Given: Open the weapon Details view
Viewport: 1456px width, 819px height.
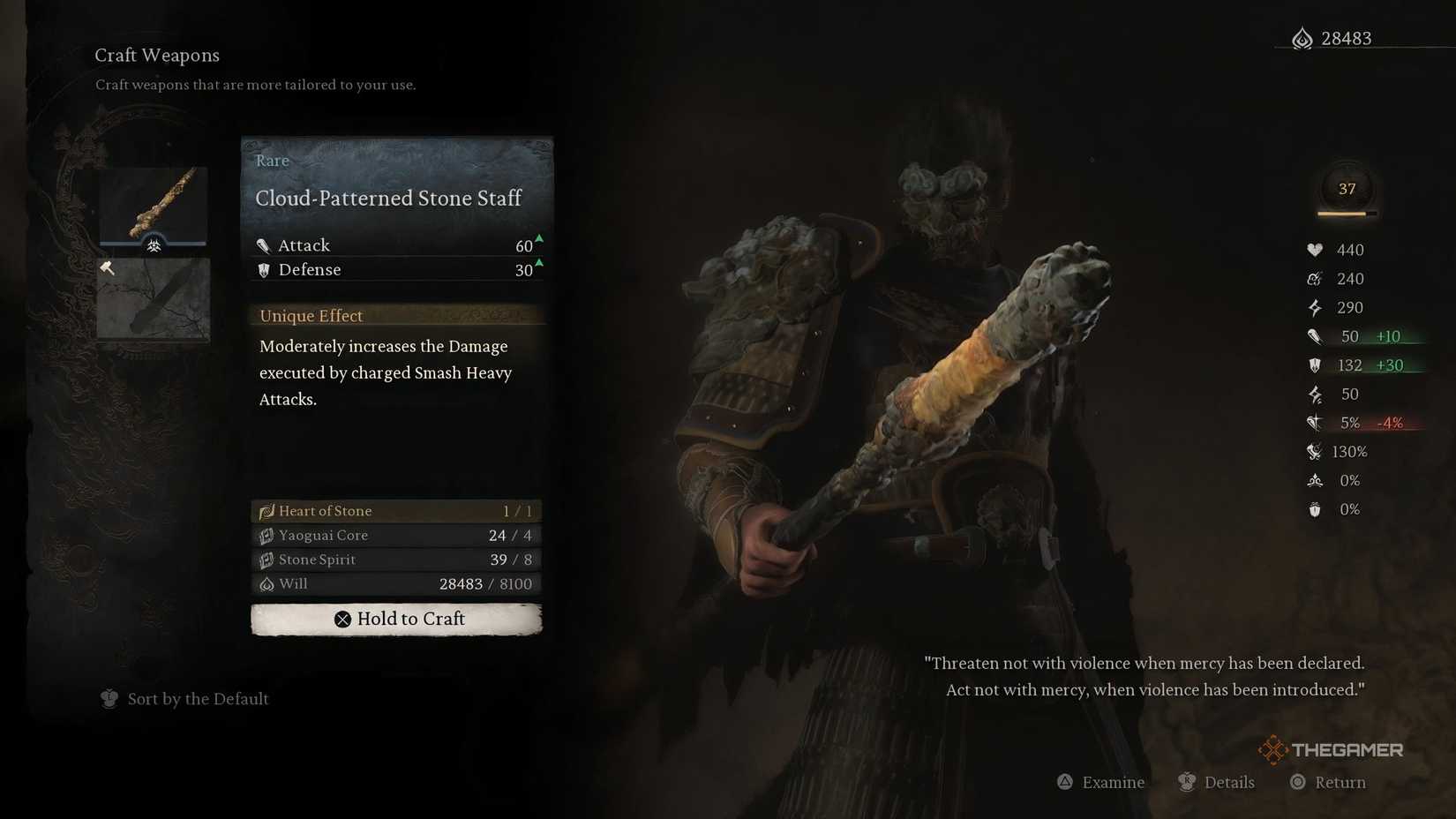Looking at the screenshot, I should [1217, 782].
